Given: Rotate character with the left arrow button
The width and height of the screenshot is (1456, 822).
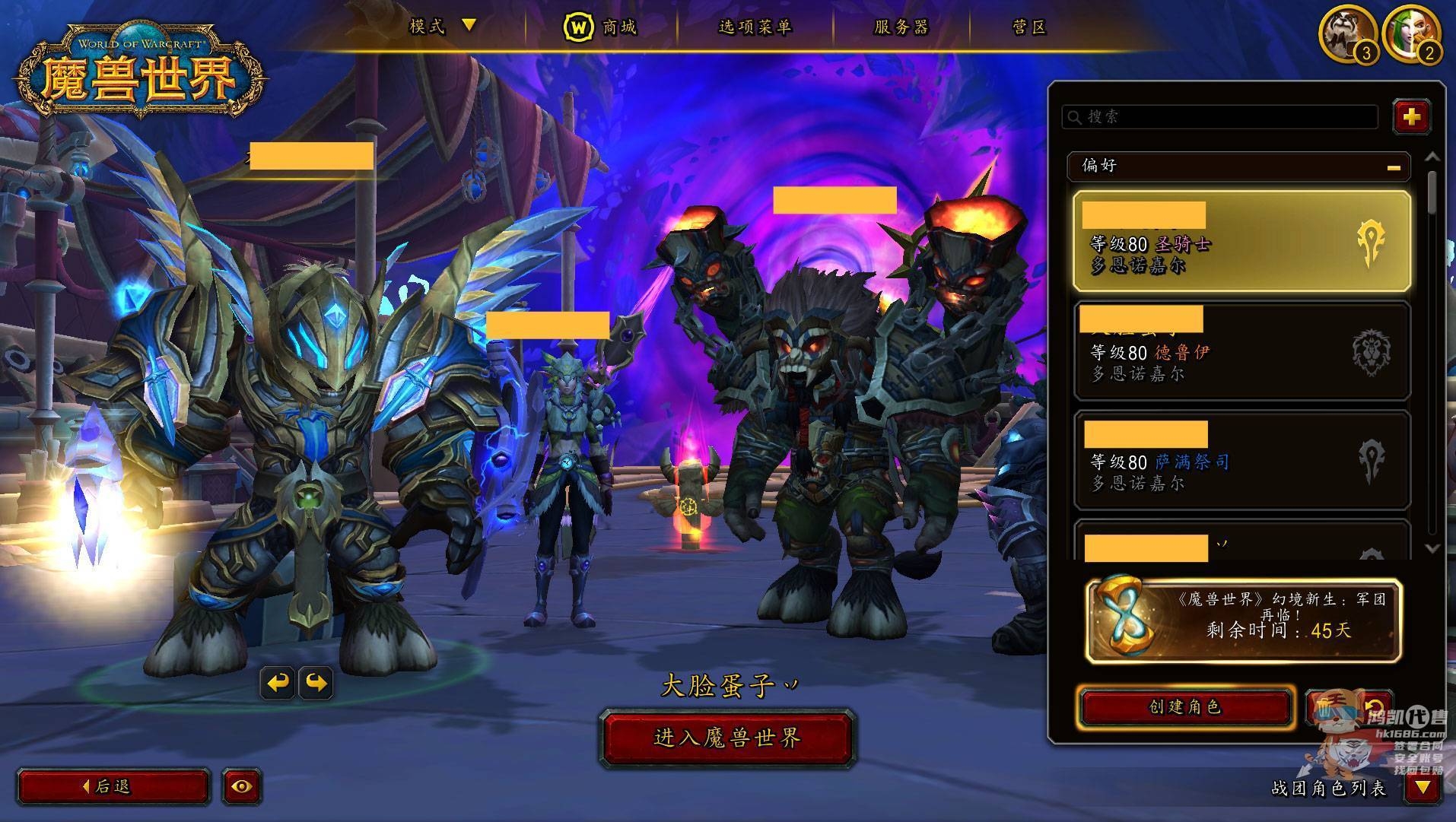Looking at the screenshot, I should [x=278, y=683].
